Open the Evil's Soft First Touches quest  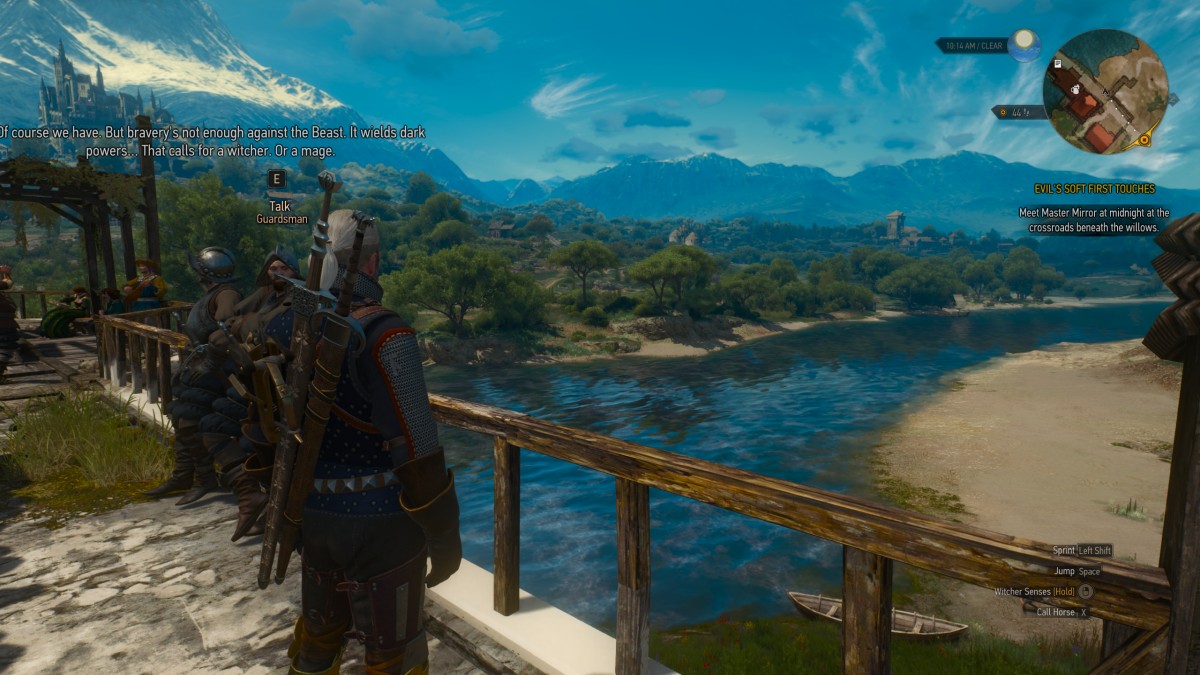pyautogui.click(x=1094, y=189)
